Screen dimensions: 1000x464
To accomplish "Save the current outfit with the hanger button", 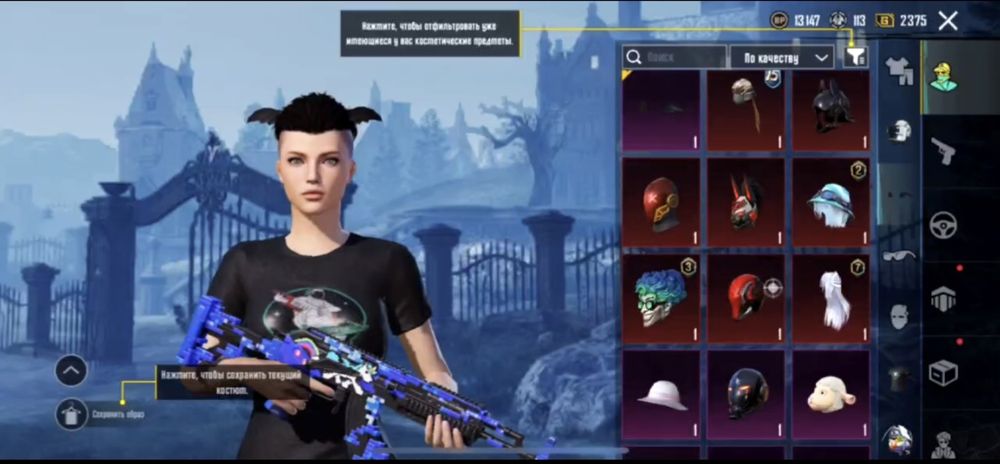I will point(71,413).
